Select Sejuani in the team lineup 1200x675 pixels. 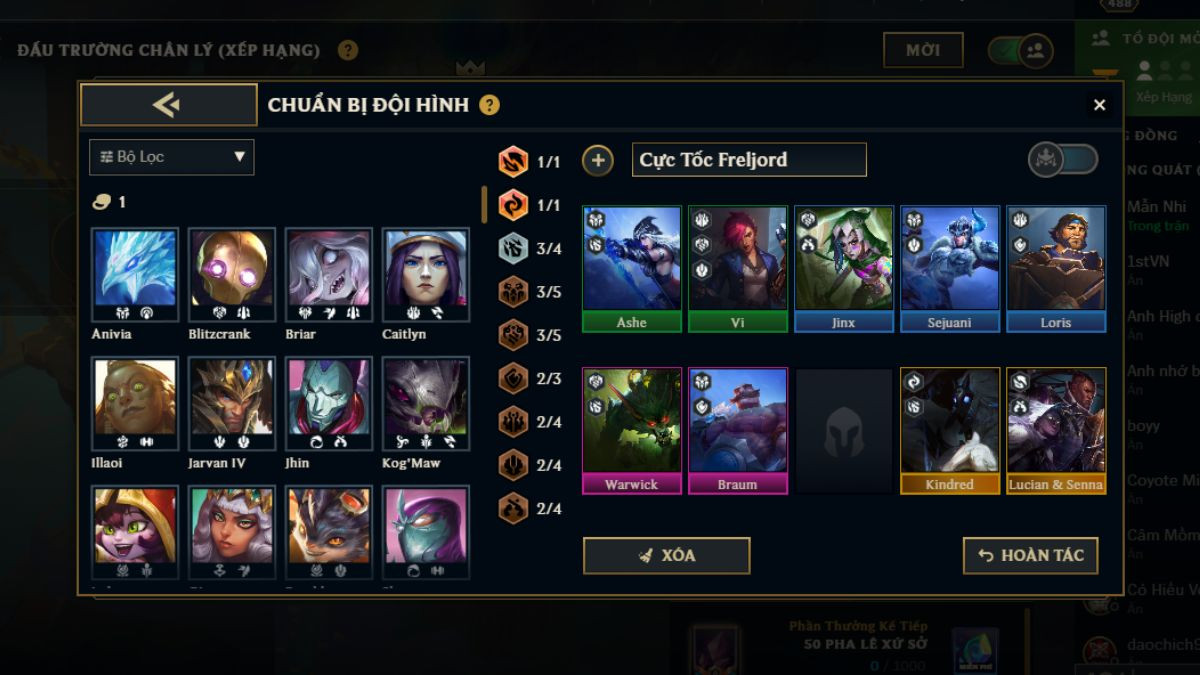click(x=950, y=268)
